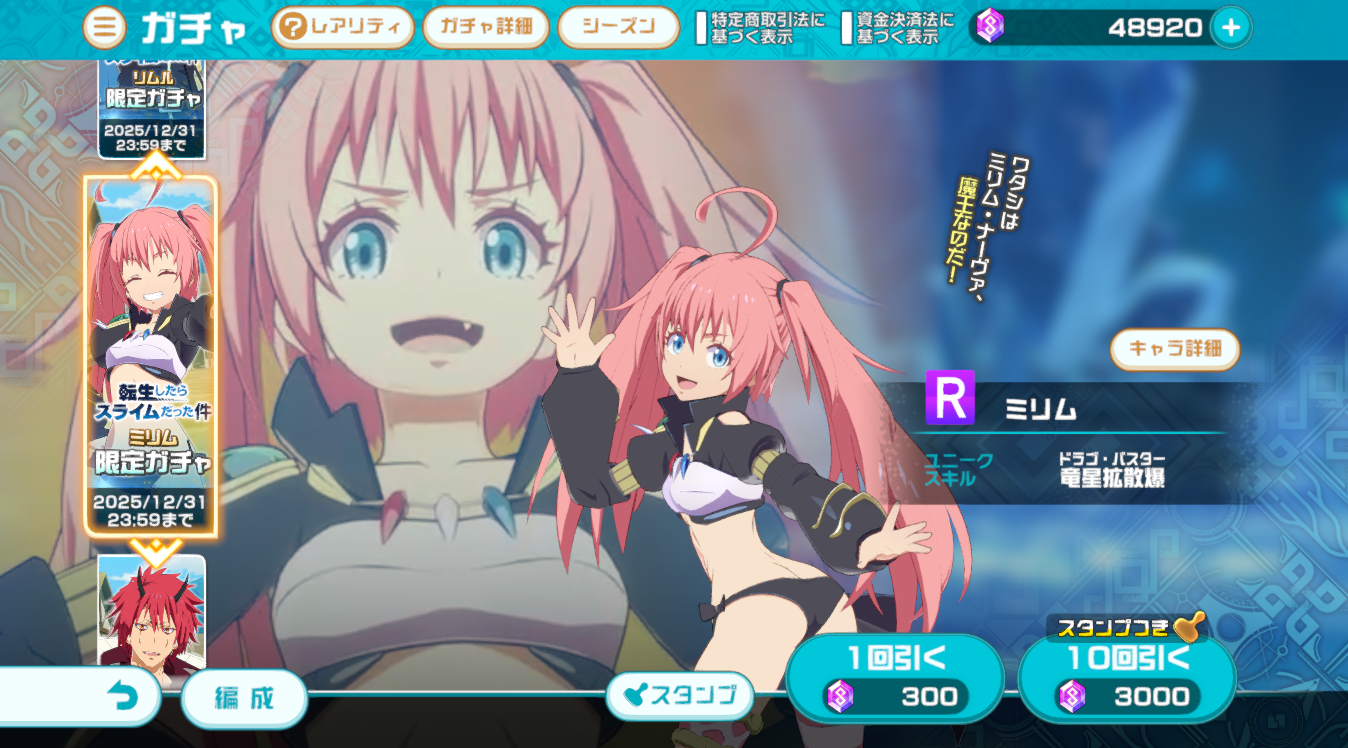Click the down arrow below selected banner
This screenshot has height=748, width=1348.
(x=152, y=546)
